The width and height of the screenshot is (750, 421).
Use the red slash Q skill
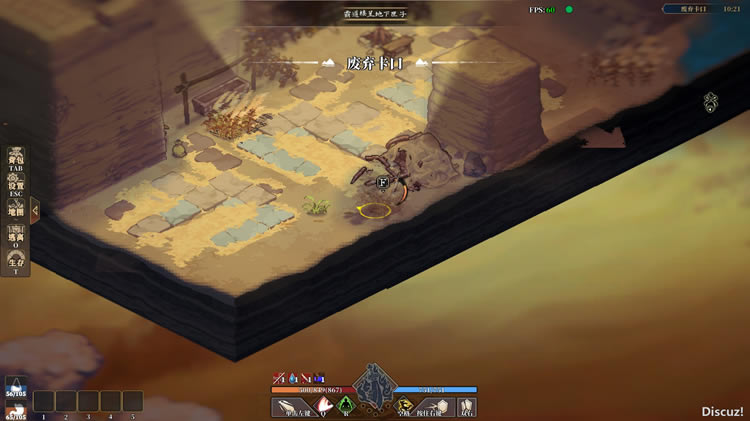pyautogui.click(x=325, y=406)
